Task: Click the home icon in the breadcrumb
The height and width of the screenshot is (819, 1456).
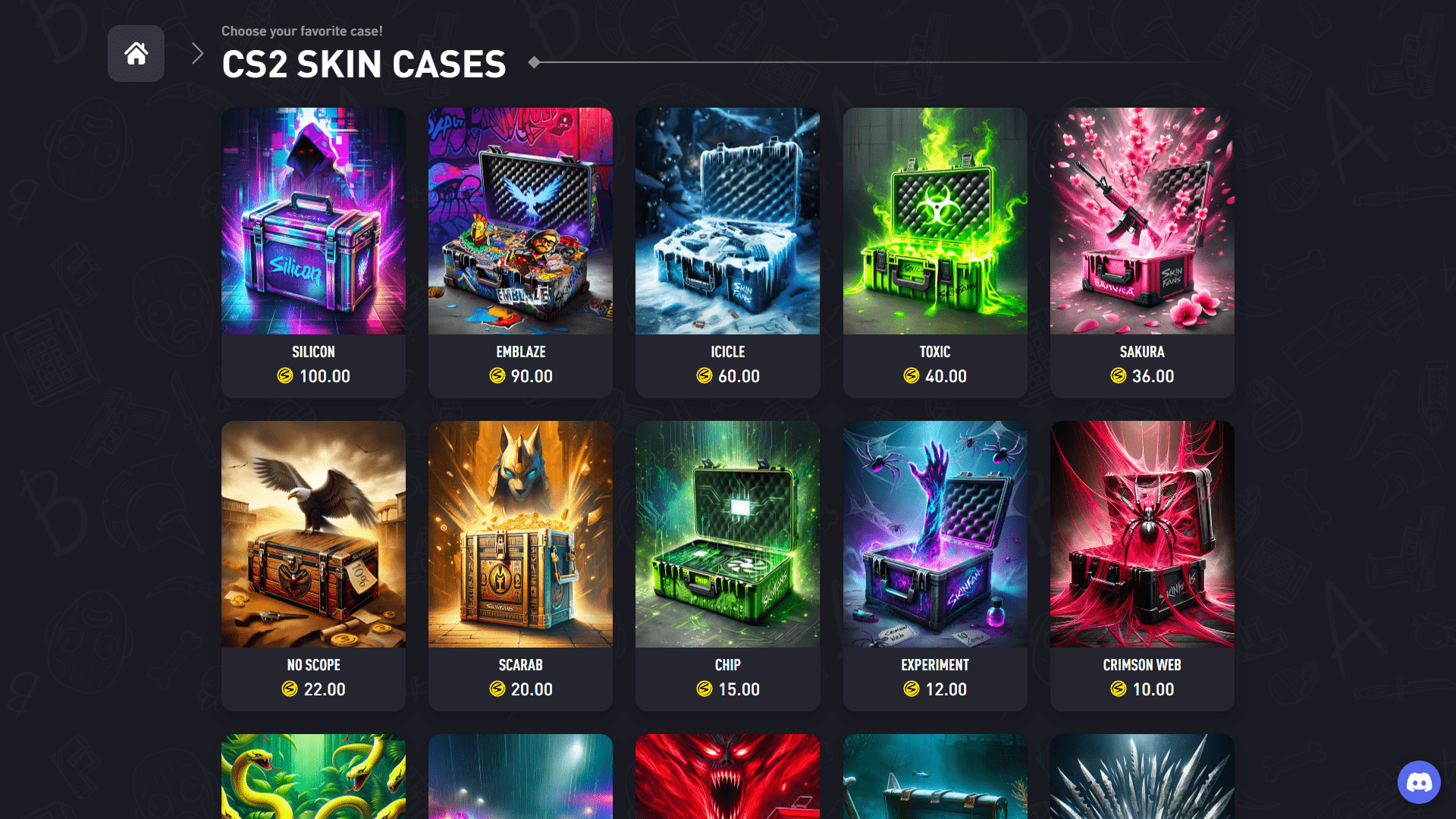Action: coord(136,53)
